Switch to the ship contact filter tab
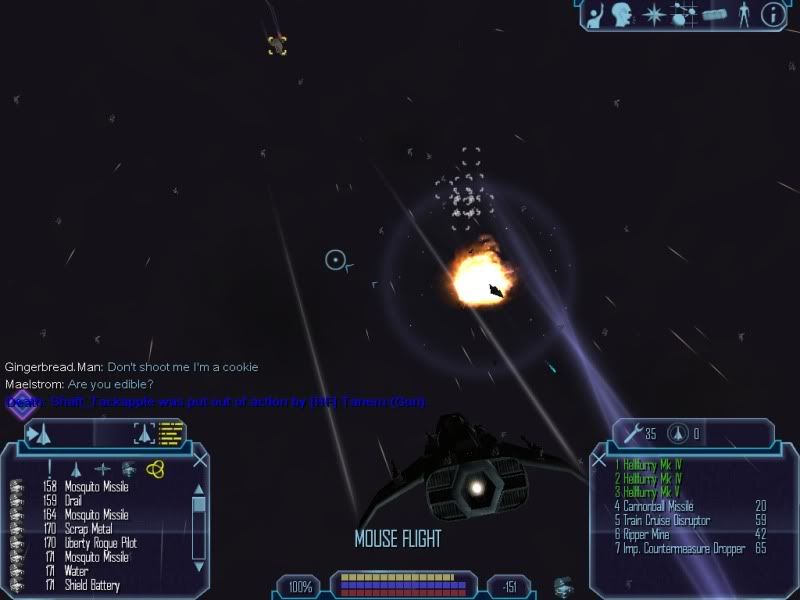The width and height of the screenshot is (800, 600). point(76,468)
